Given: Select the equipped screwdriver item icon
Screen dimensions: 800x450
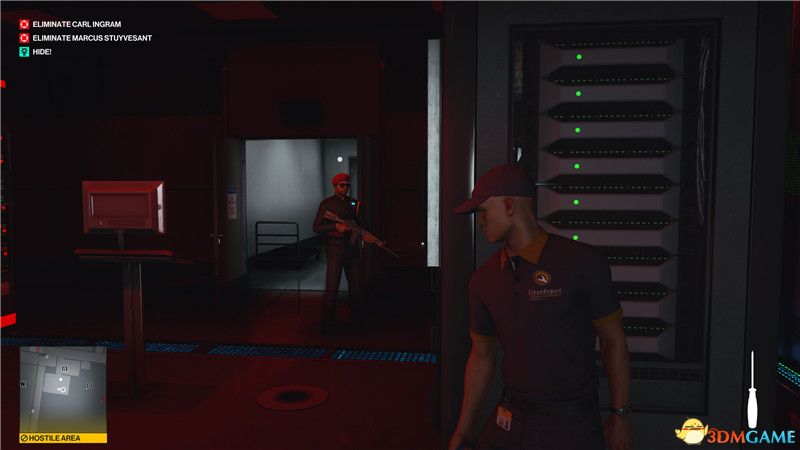Looking at the screenshot, I should click(x=752, y=391).
